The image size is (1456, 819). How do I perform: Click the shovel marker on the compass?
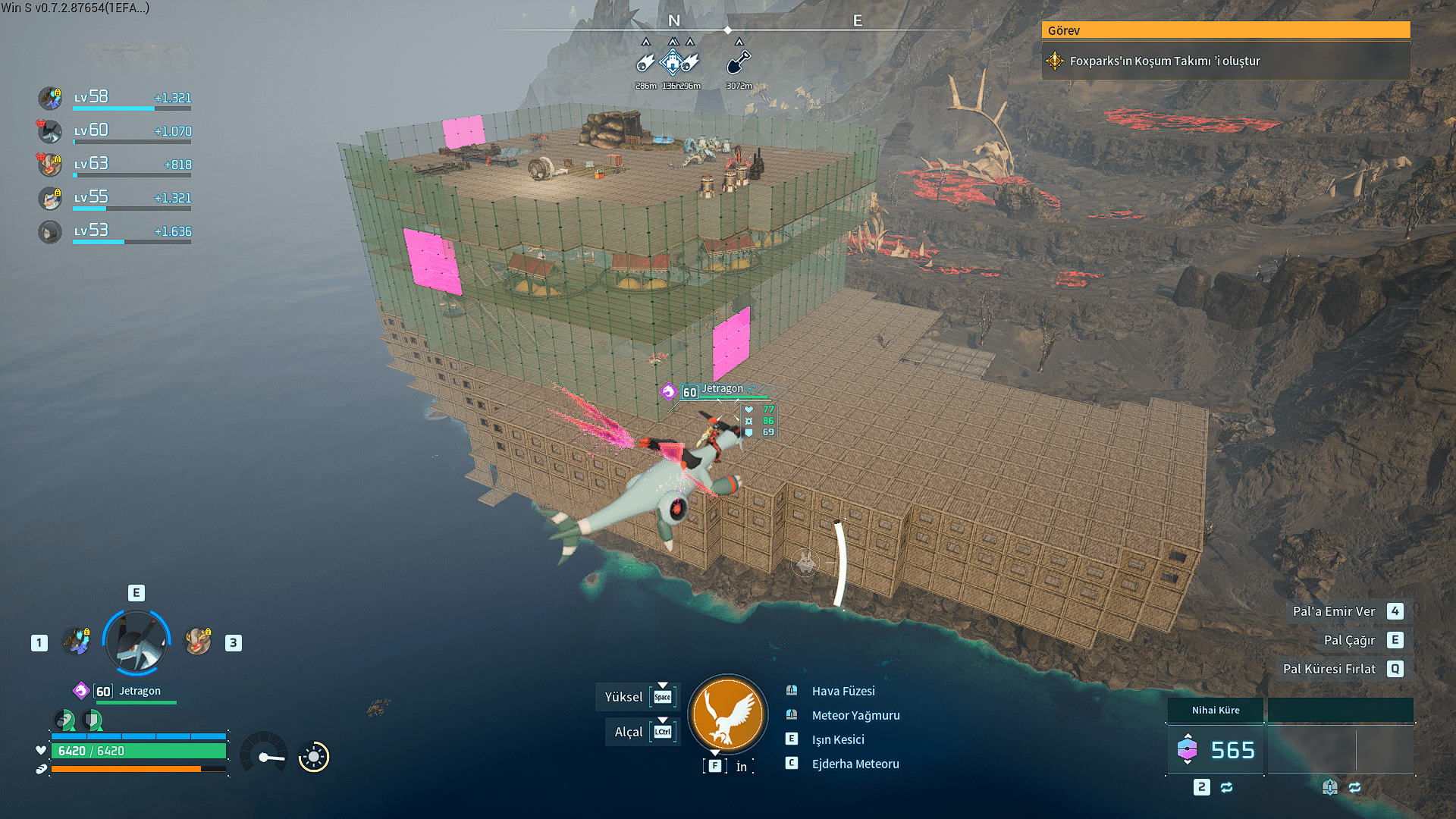coord(739,62)
